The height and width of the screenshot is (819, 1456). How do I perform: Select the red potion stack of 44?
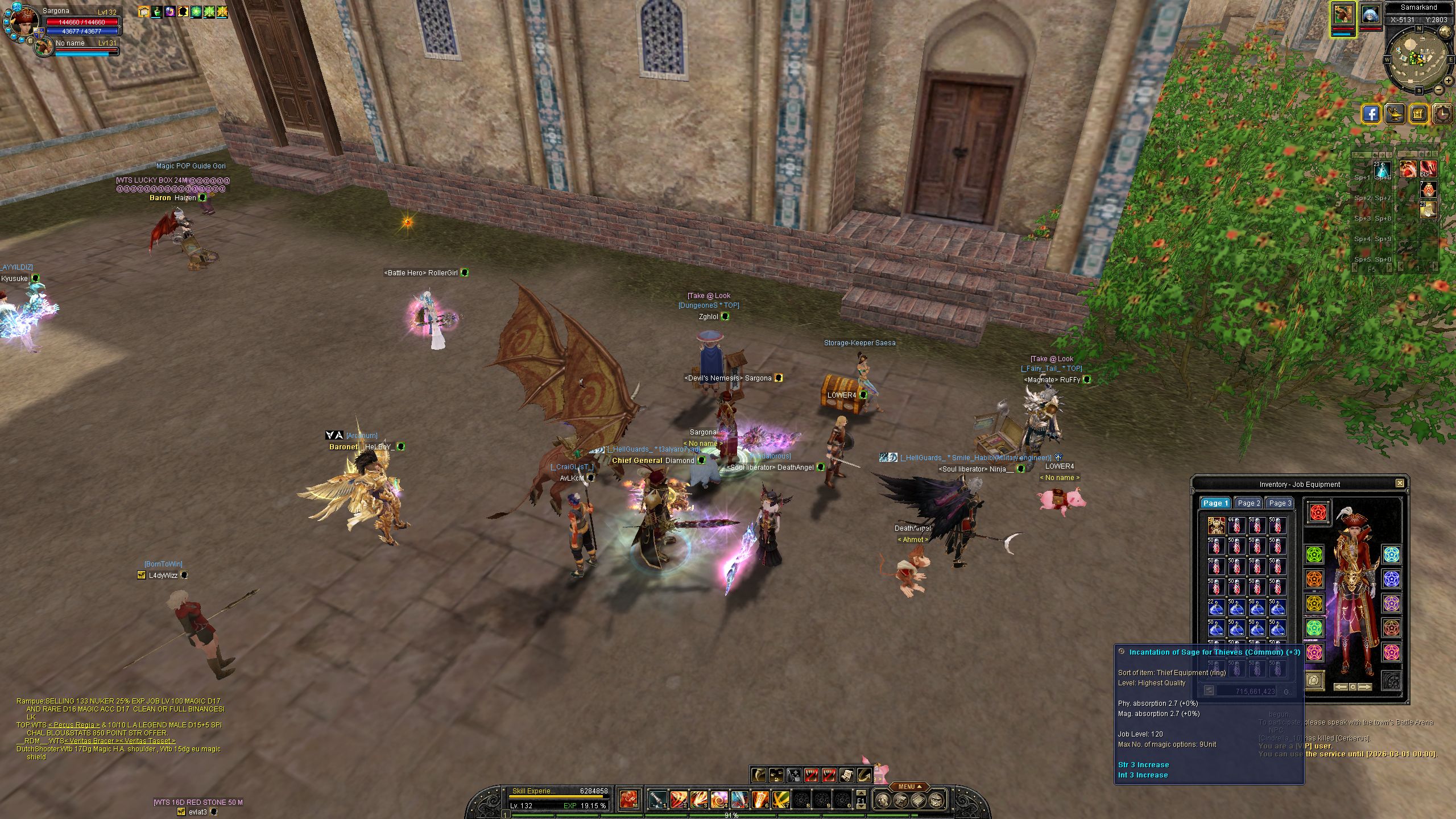click(1236, 526)
